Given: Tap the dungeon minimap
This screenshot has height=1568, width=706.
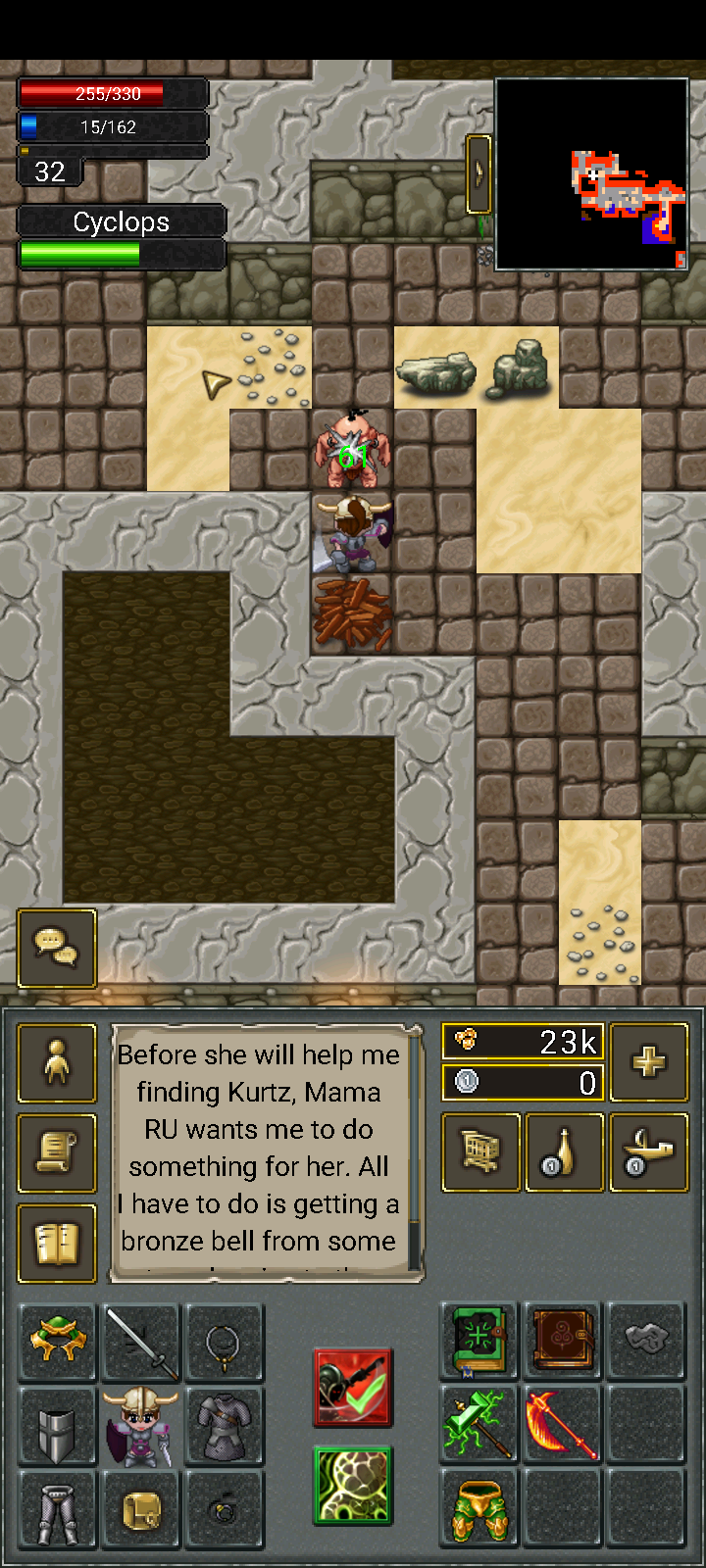Looking at the screenshot, I should [x=591, y=174].
